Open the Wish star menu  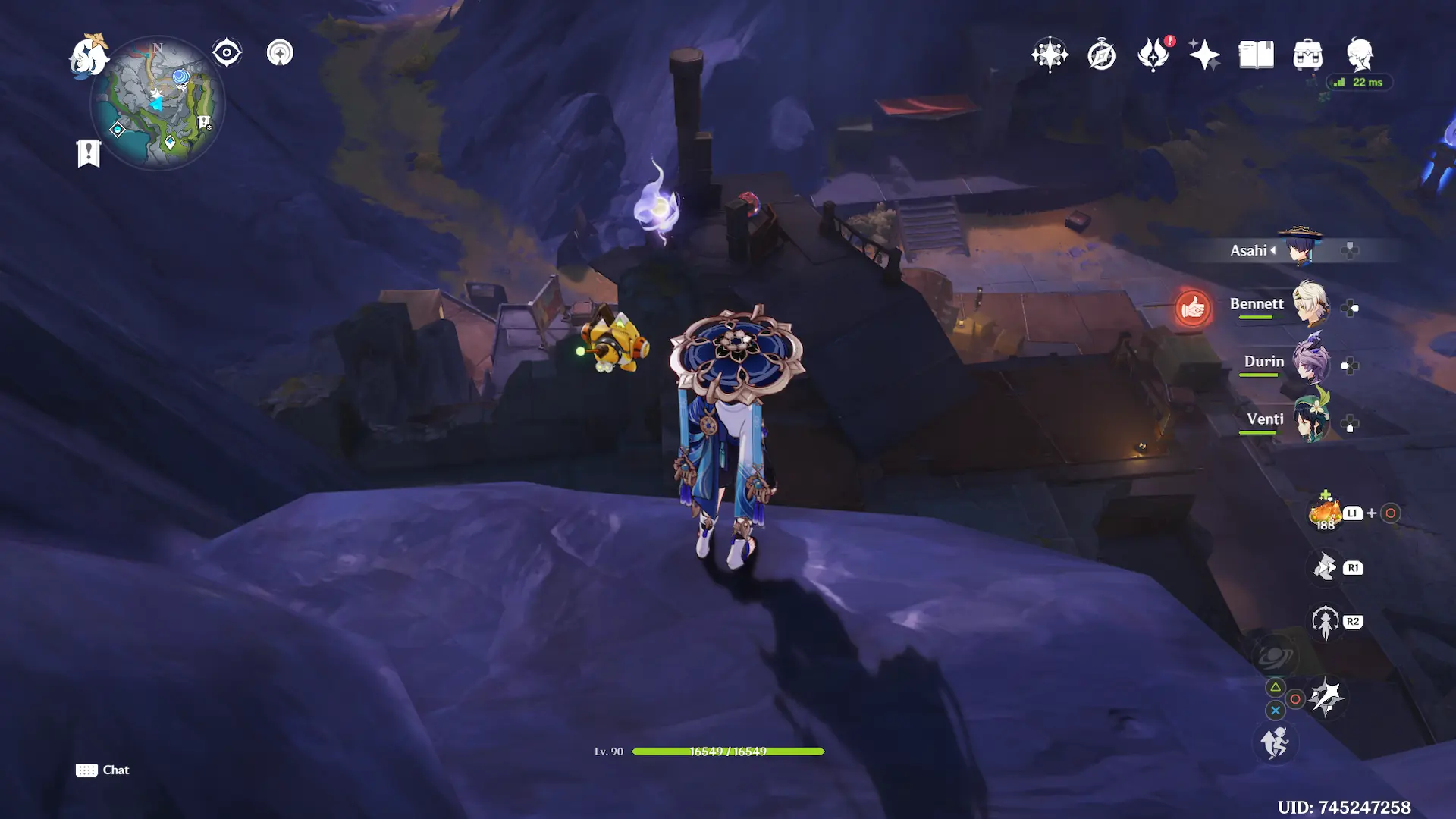tap(1050, 55)
